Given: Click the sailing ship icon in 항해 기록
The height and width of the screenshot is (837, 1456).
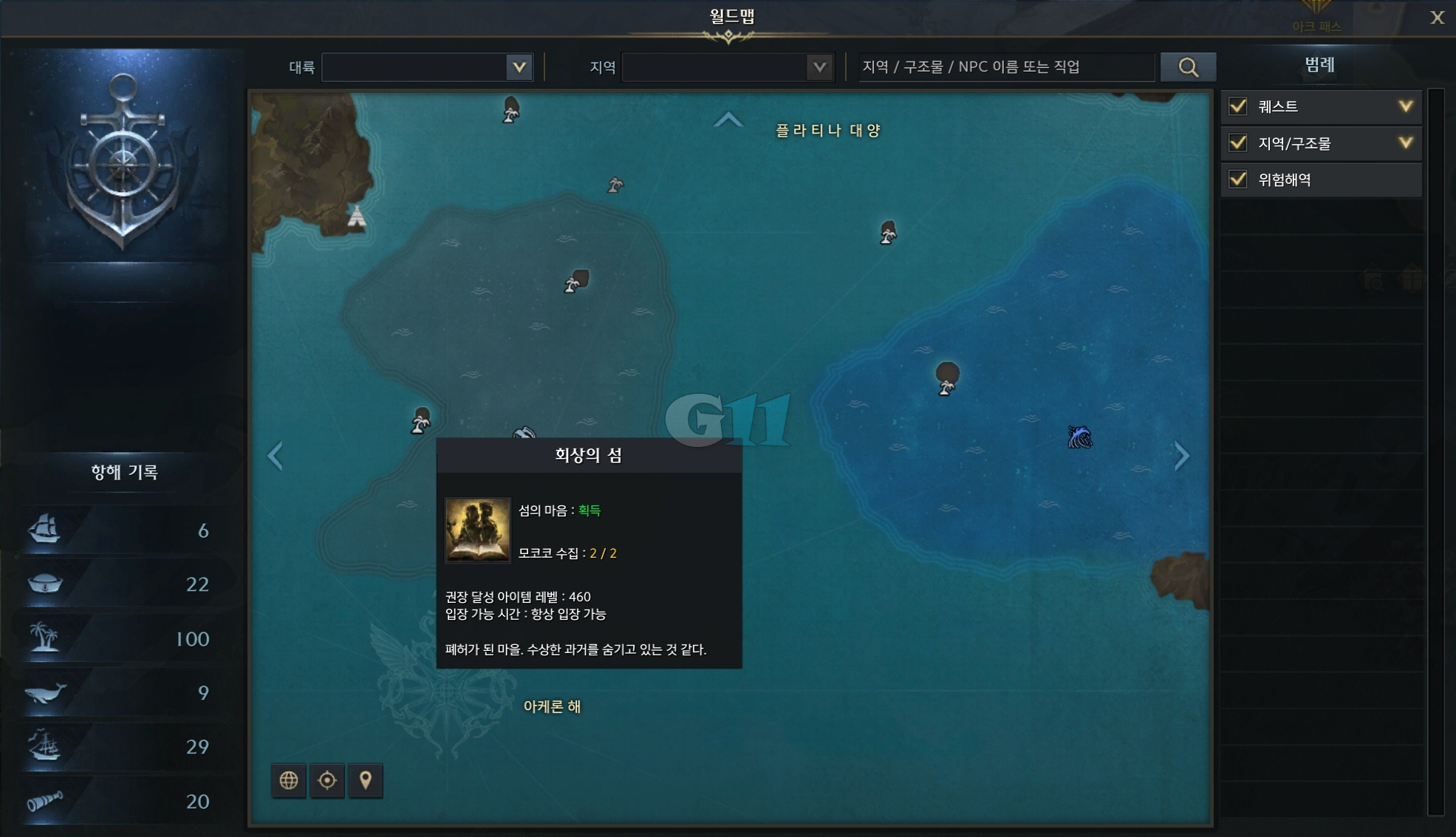Looking at the screenshot, I should pos(46,530).
